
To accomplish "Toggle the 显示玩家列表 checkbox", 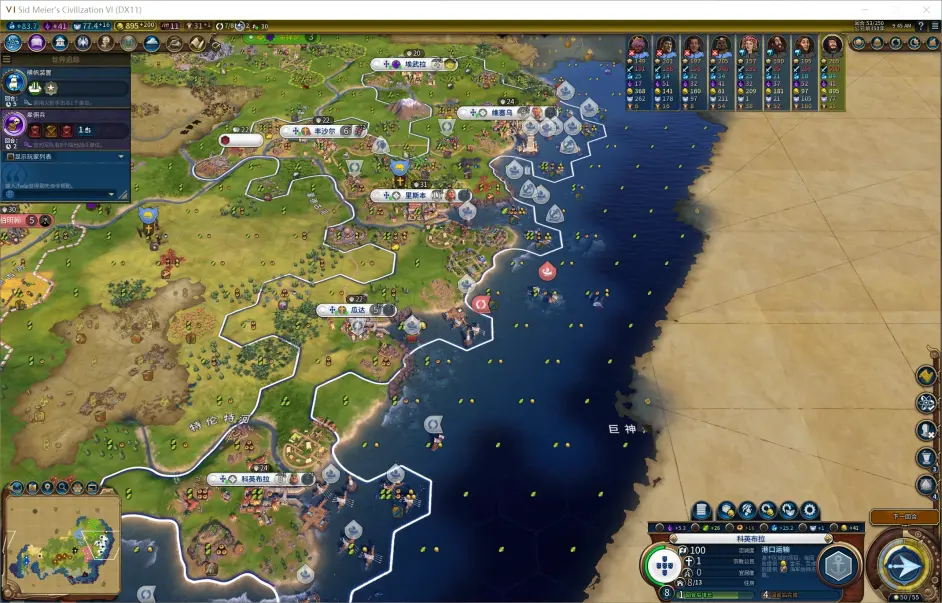I will tap(12, 157).
